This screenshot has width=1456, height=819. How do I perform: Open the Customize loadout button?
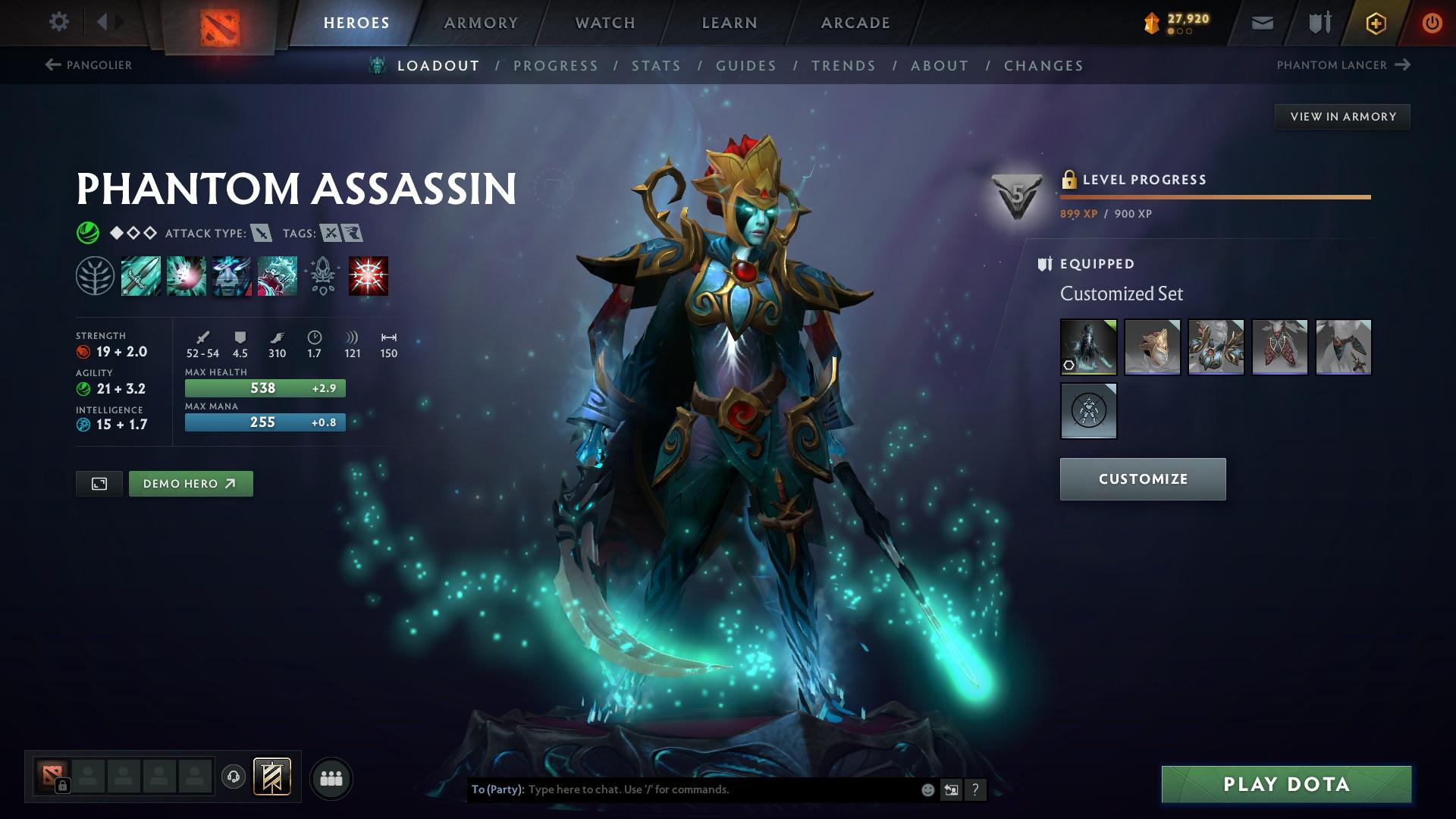click(1142, 479)
